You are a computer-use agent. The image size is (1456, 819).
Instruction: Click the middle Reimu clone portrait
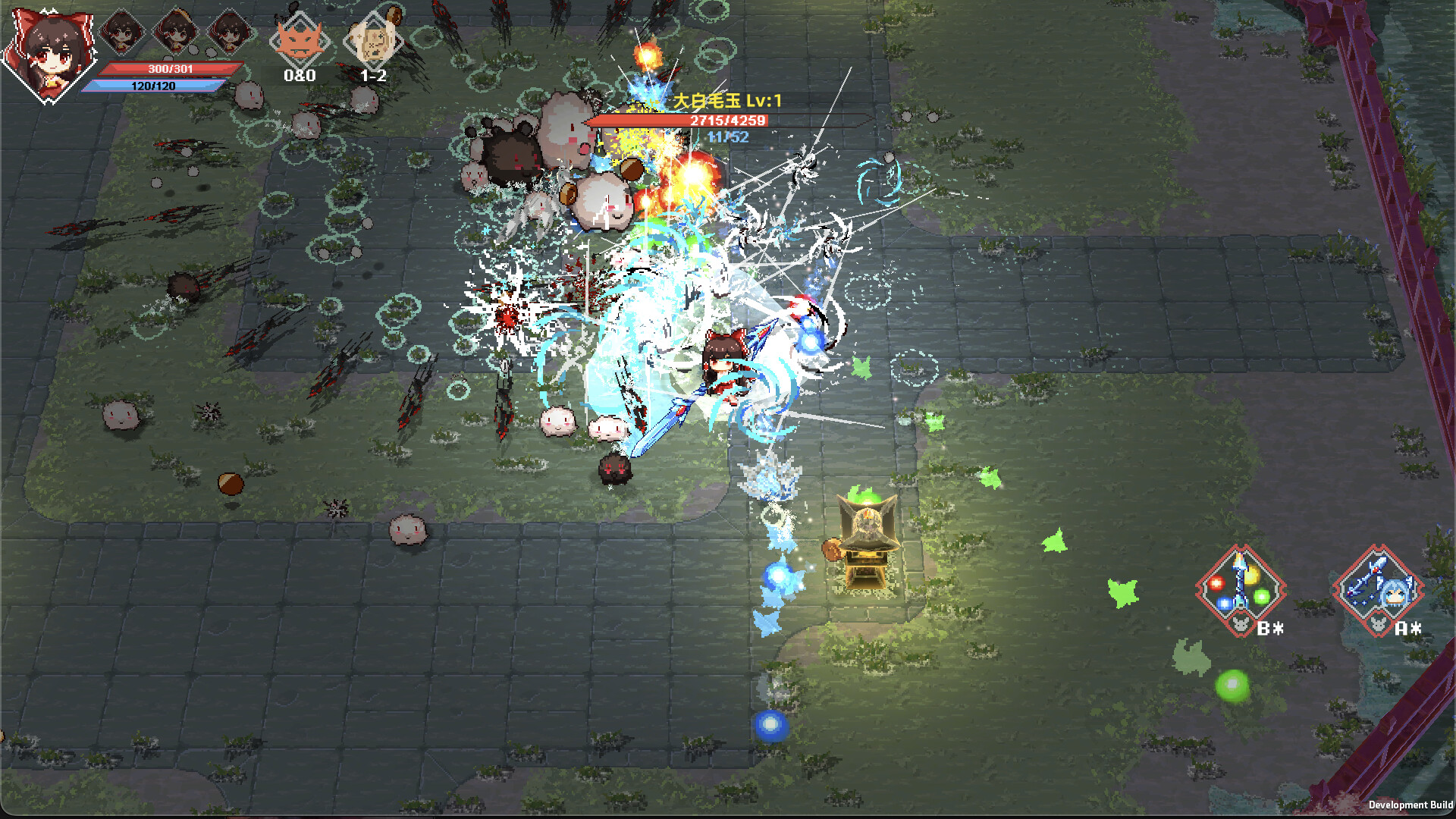pyautogui.click(x=174, y=32)
